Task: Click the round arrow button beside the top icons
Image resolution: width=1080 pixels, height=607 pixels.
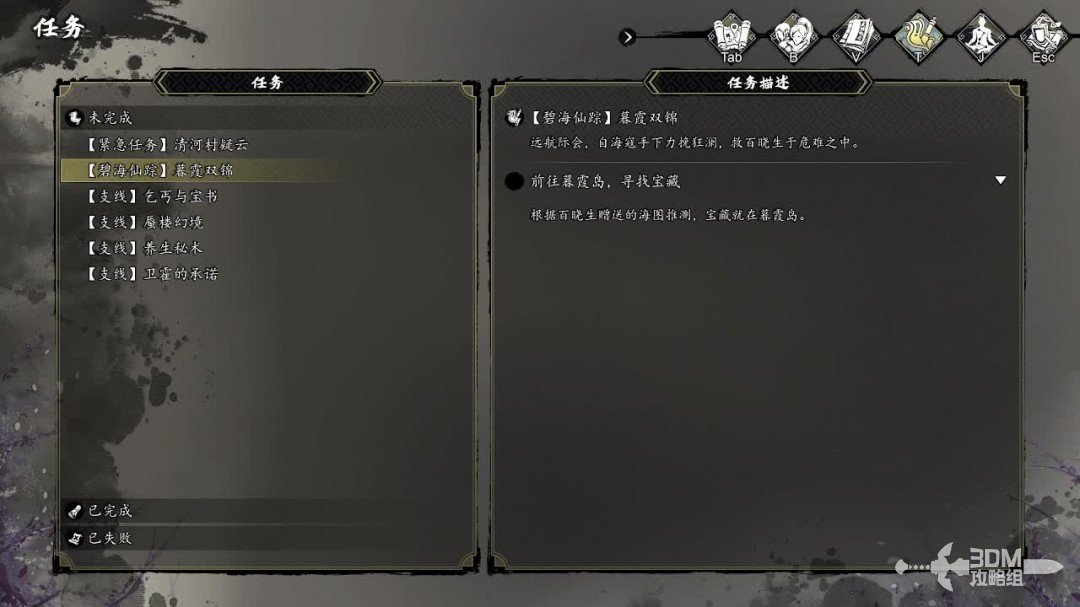Action: click(627, 37)
